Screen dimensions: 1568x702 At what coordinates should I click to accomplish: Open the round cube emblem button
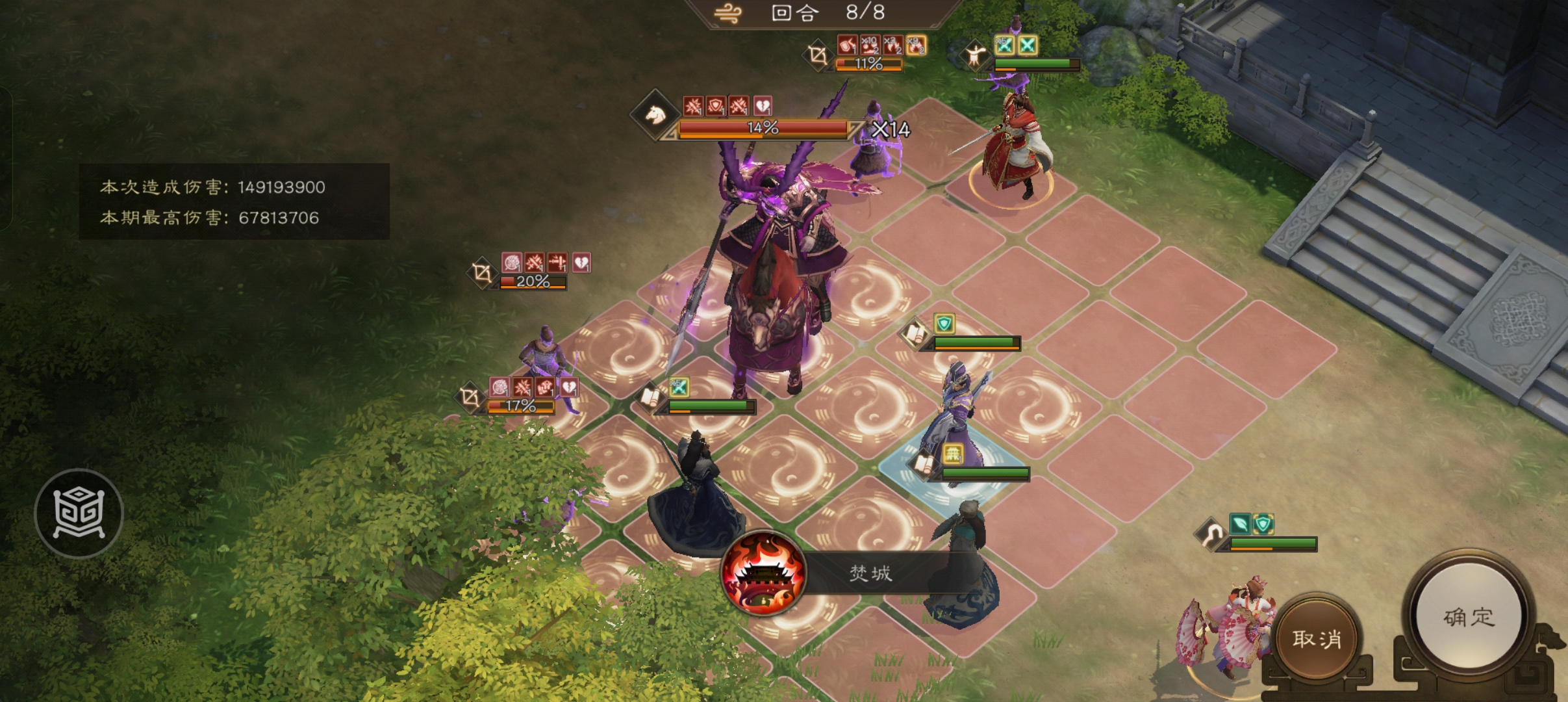pos(79,513)
